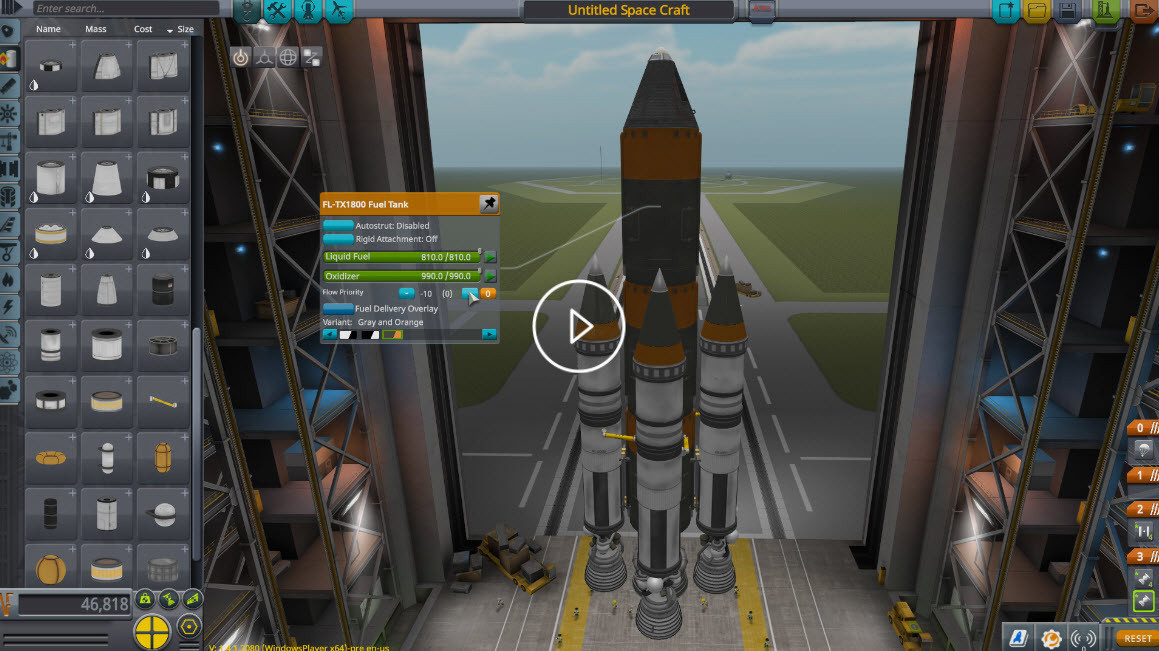Screen dimensions: 1159x651
Task: Decrease Flow Priority with the minus button
Action: coord(406,293)
